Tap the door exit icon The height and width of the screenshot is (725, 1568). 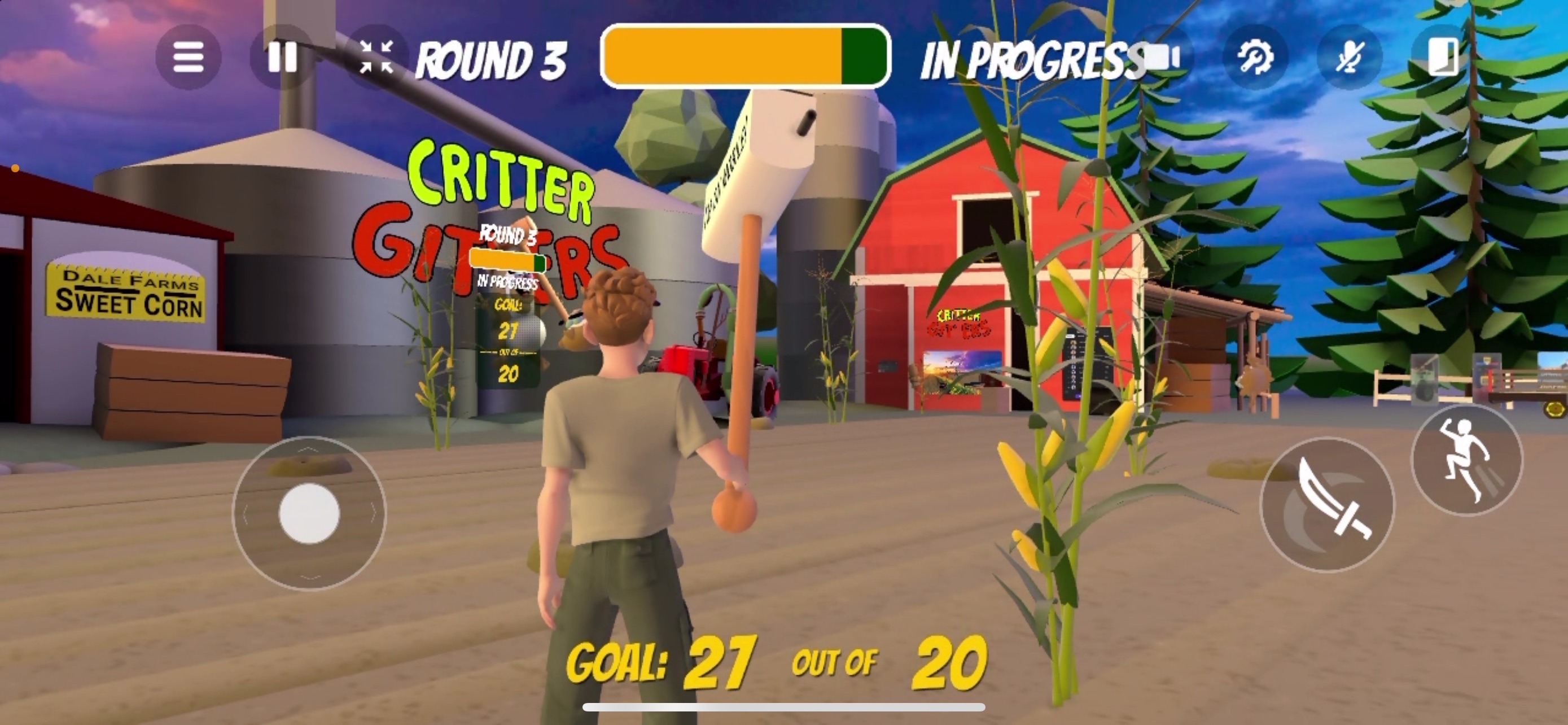[x=1443, y=57]
